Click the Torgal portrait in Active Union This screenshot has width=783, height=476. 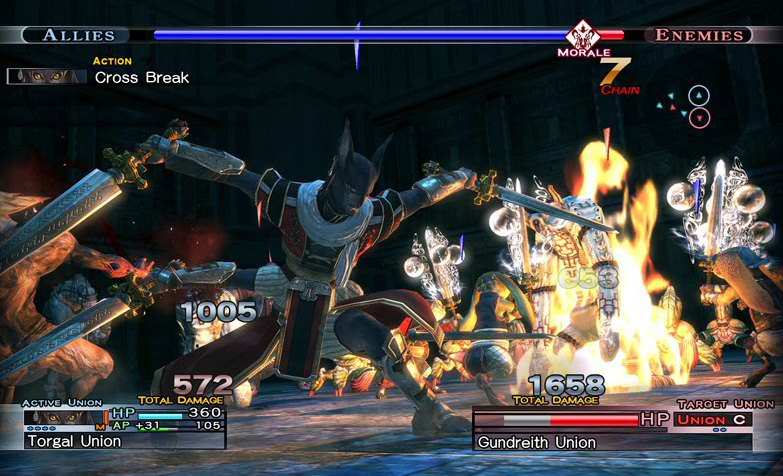pos(63,416)
